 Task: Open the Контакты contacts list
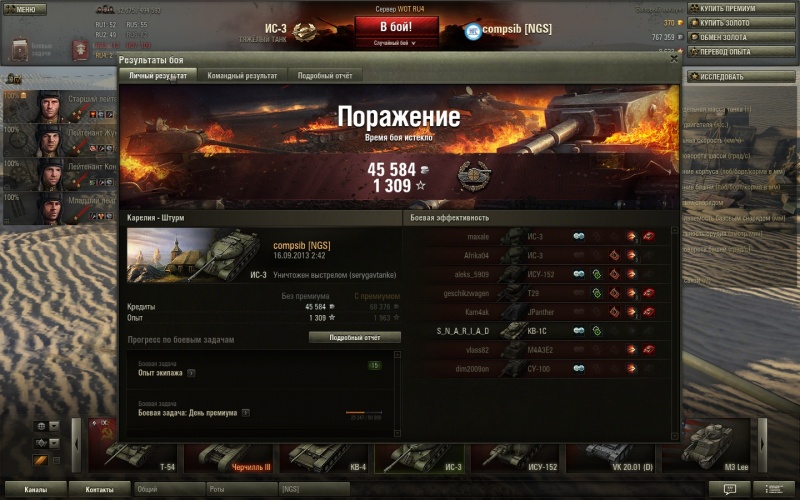click(100, 490)
